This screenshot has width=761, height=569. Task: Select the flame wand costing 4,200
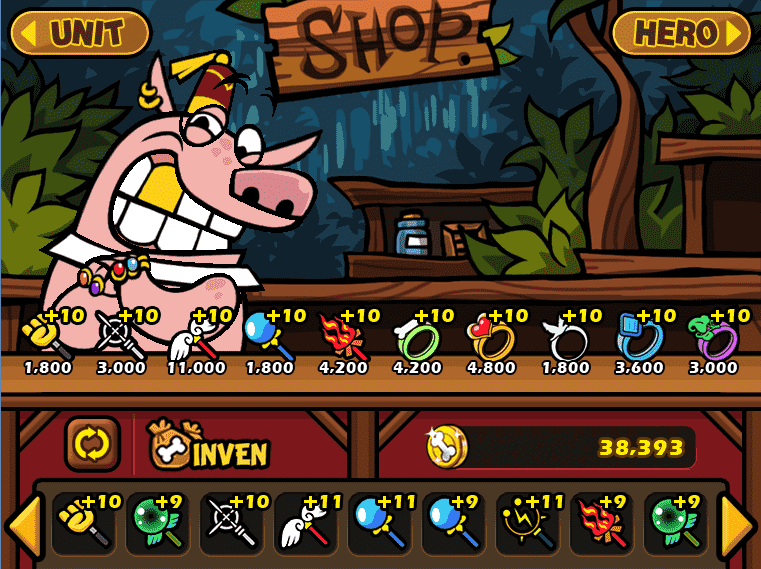(x=343, y=337)
